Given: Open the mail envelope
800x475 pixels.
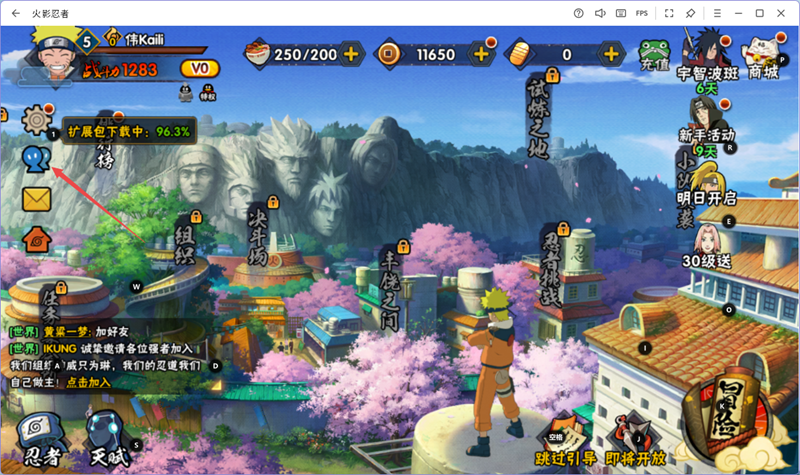Looking at the screenshot, I should 37,199.
